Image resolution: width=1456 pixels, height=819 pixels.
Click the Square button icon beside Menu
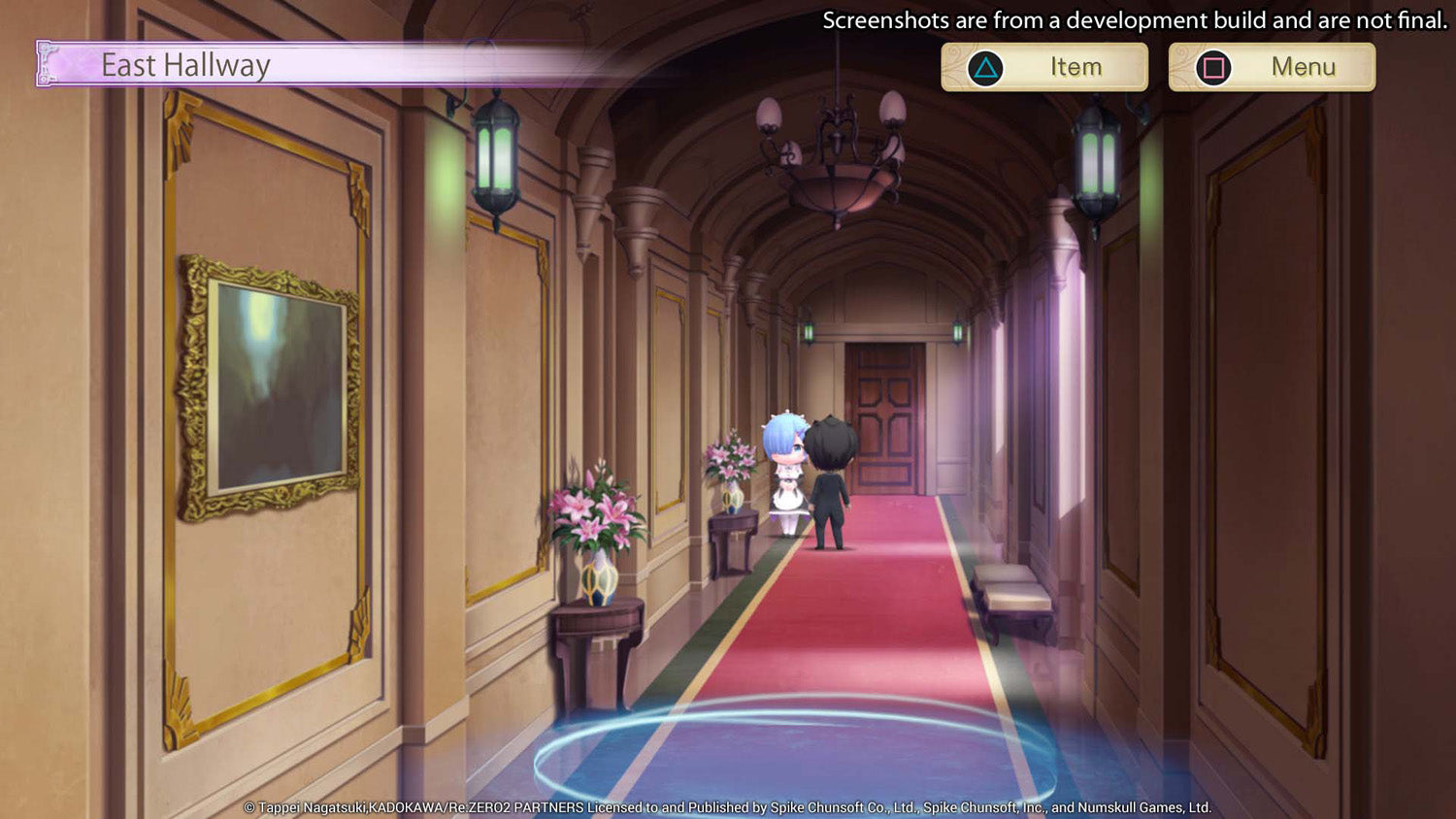tap(1212, 66)
